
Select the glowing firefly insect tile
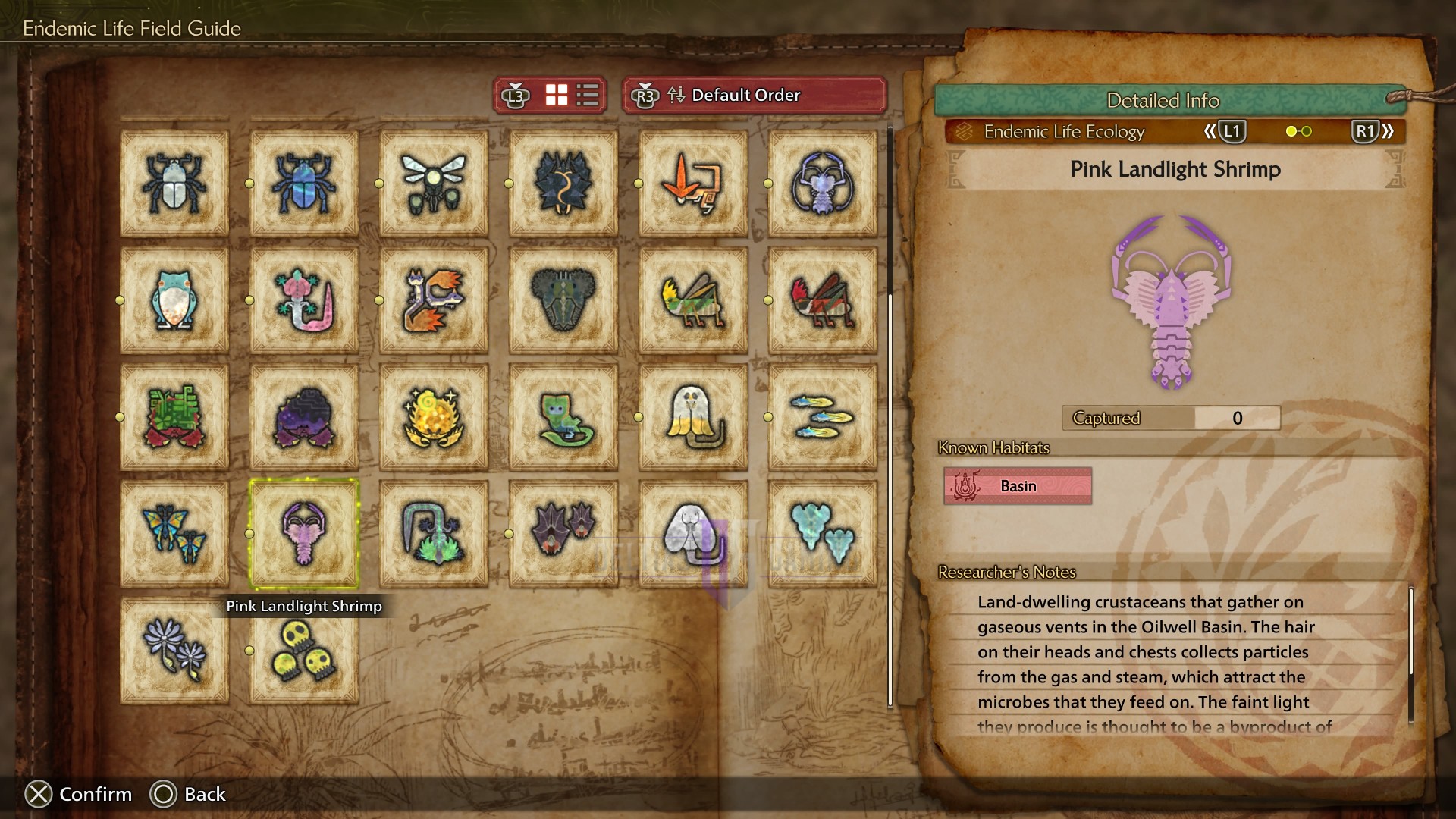[x=434, y=183]
